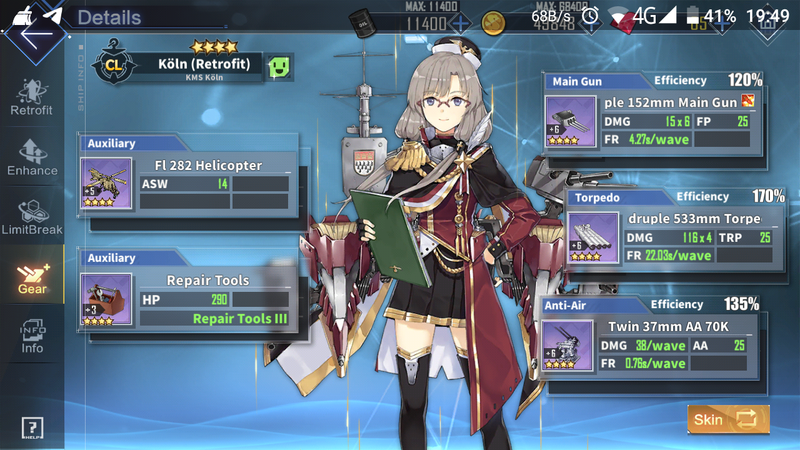
Task: Tap the green smiley face affinity icon
Action: (282, 67)
